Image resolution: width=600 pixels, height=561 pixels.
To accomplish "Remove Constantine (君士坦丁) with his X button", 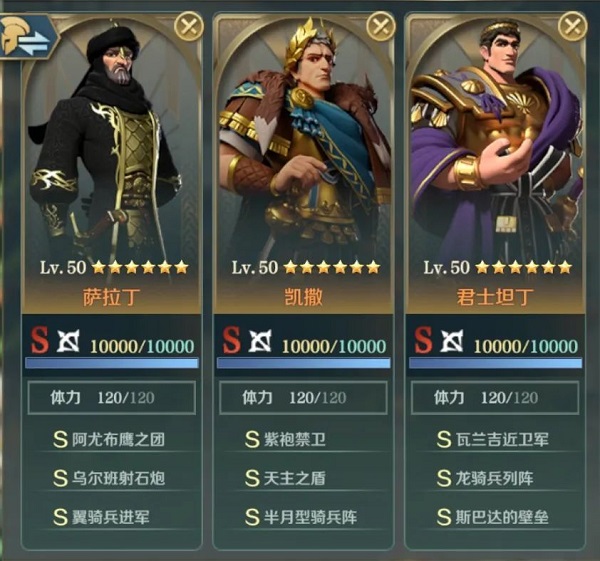I will 573,26.
